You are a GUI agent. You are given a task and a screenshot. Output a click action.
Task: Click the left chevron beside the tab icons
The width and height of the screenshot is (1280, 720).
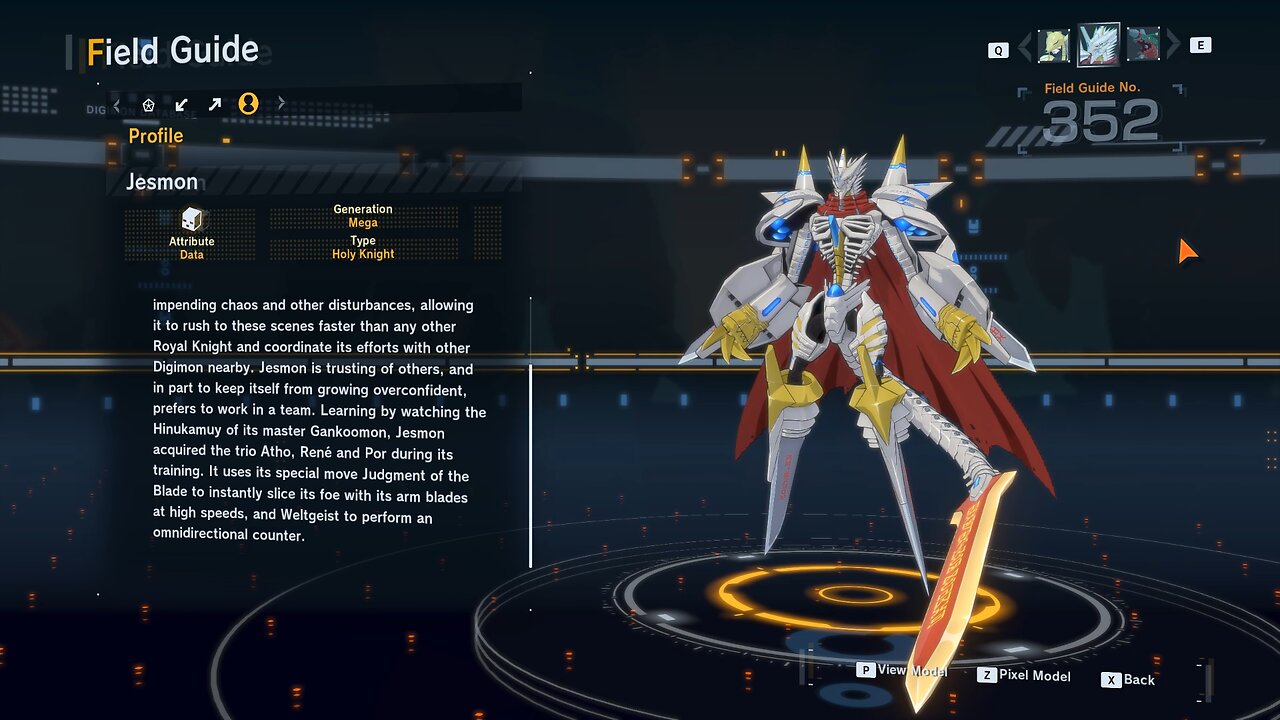pos(117,104)
